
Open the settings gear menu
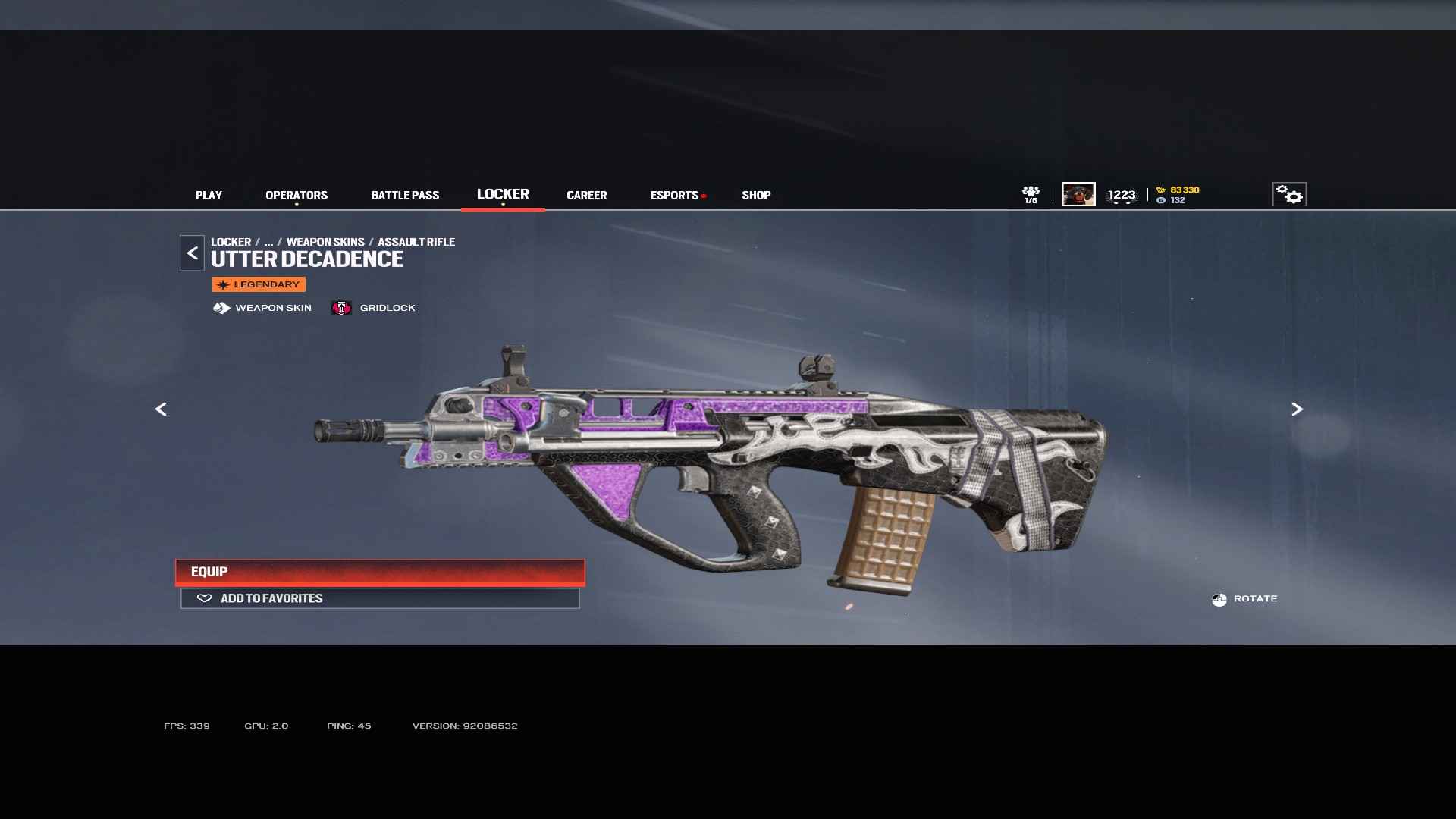click(1289, 194)
